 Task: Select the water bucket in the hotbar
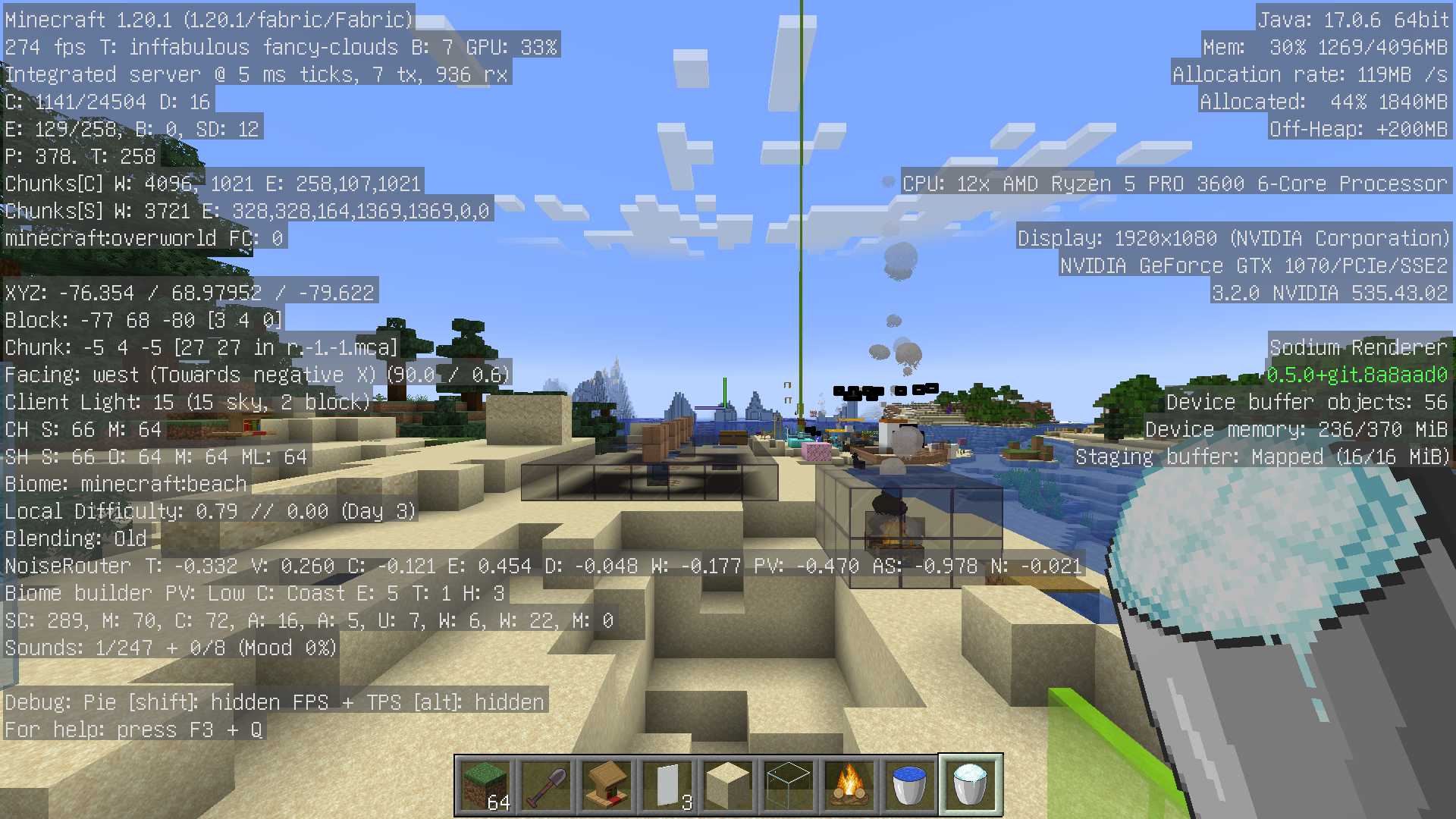pyautogui.click(x=909, y=783)
